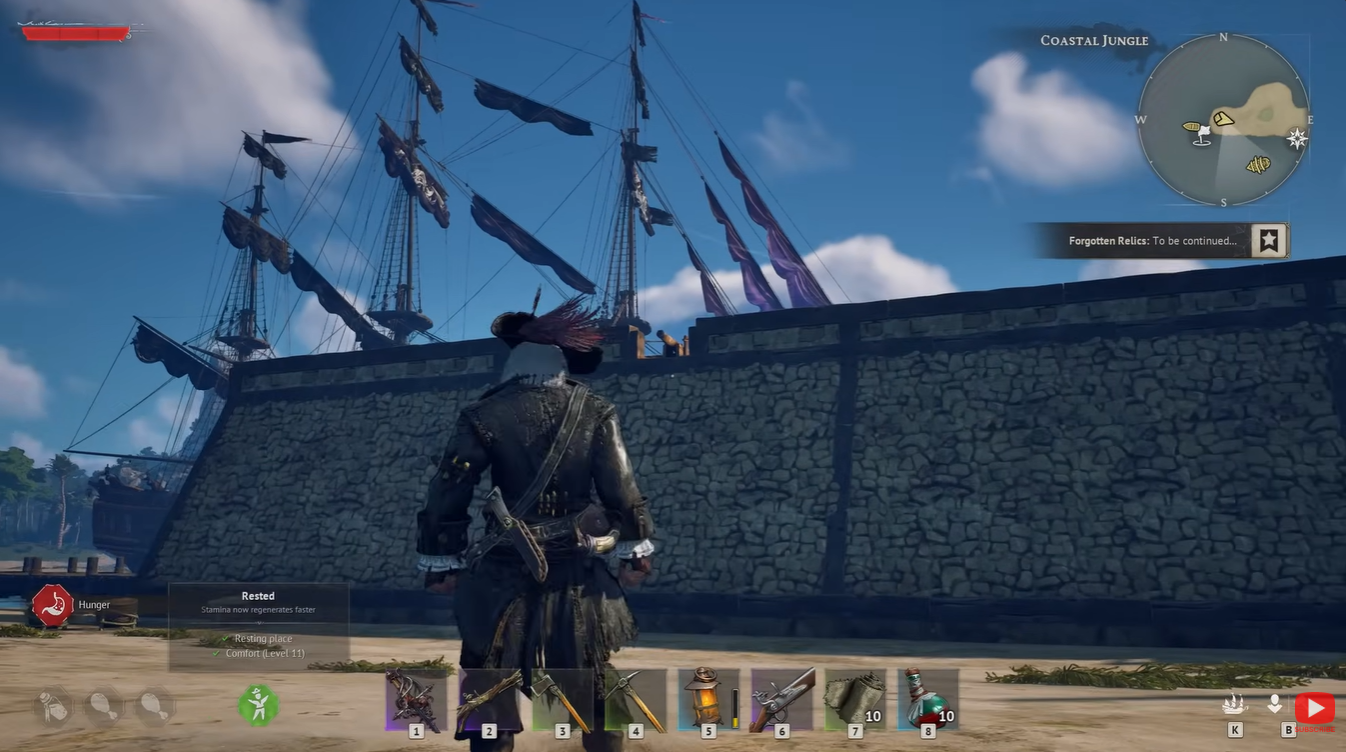Select the flintlock pistol in slot 6
1346x752 pixels.
tap(779, 698)
